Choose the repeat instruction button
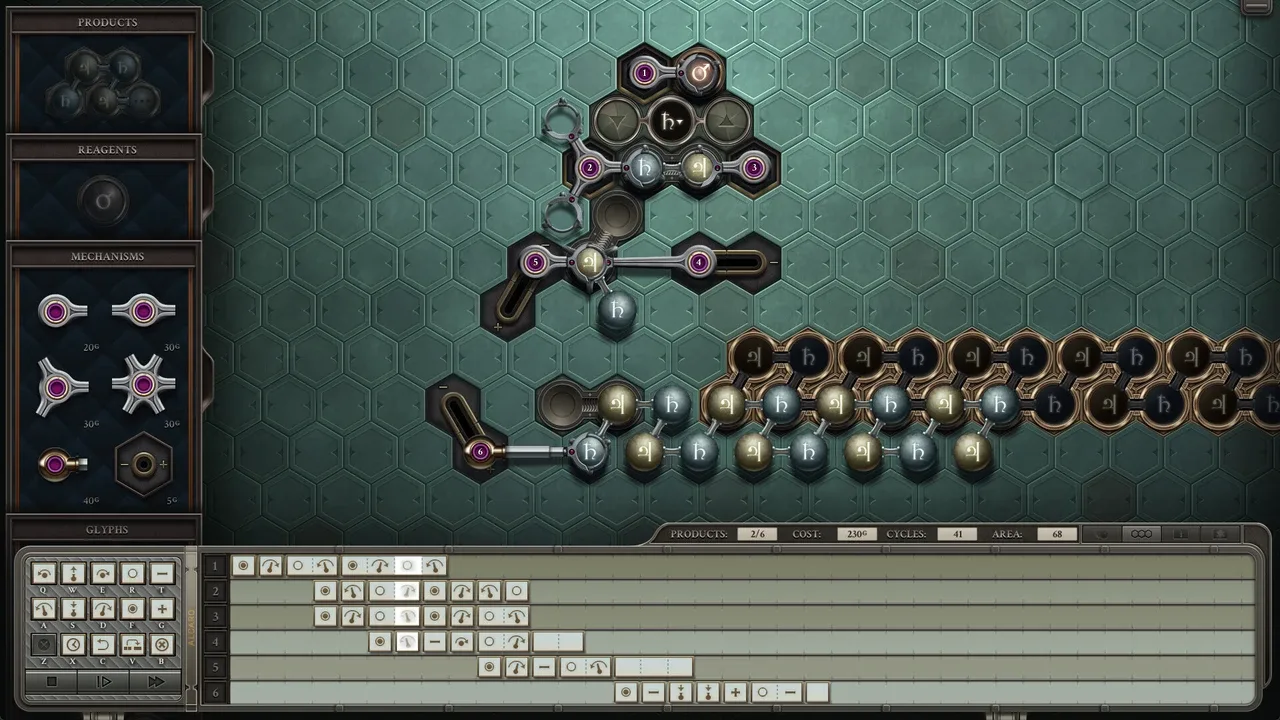 pyautogui.click(x=132, y=645)
